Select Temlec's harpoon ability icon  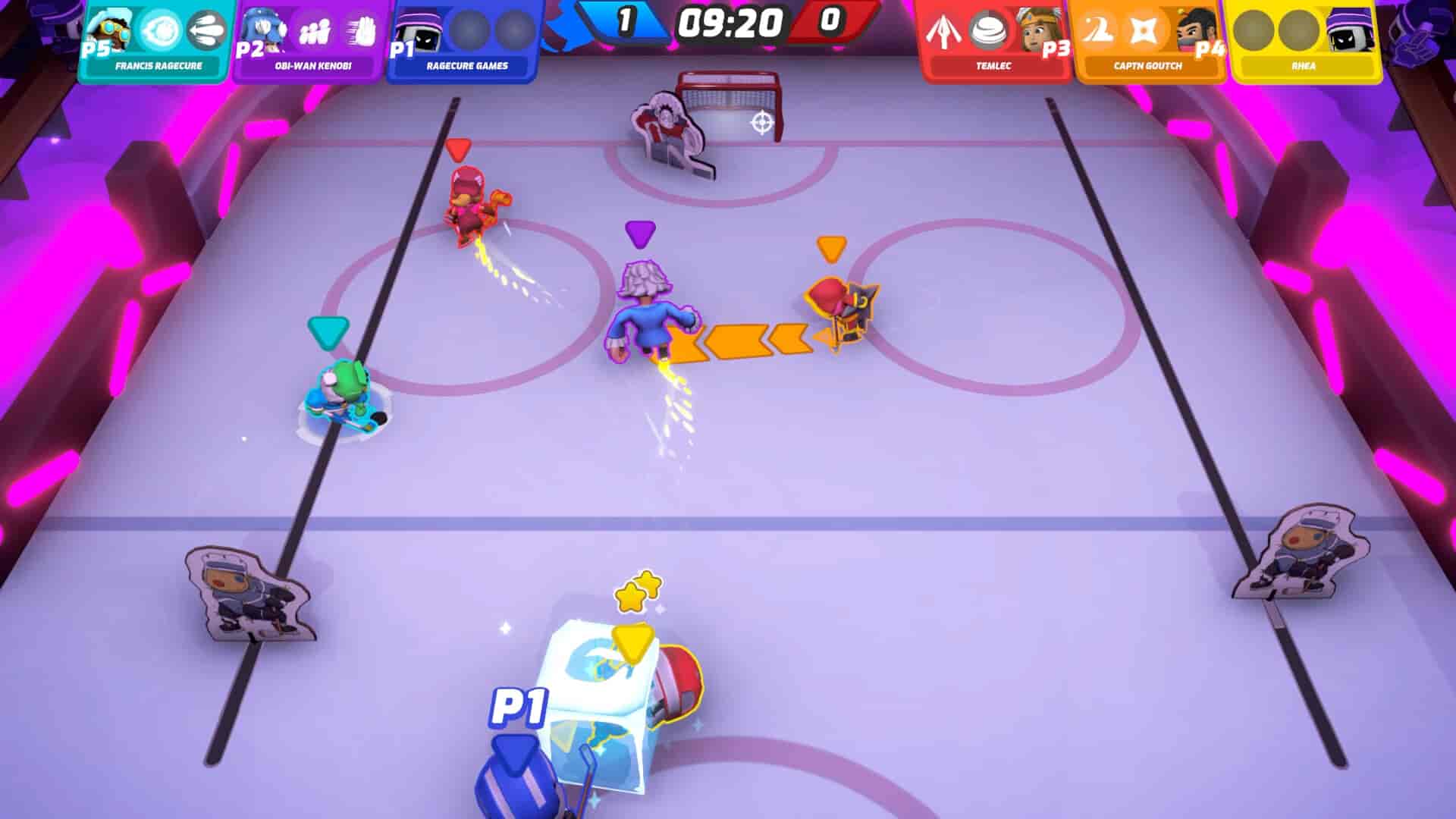coord(943,29)
